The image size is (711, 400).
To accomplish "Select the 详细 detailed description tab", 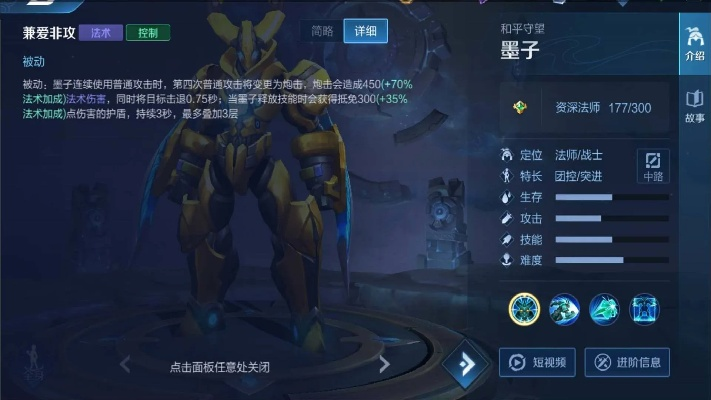I will tap(365, 31).
